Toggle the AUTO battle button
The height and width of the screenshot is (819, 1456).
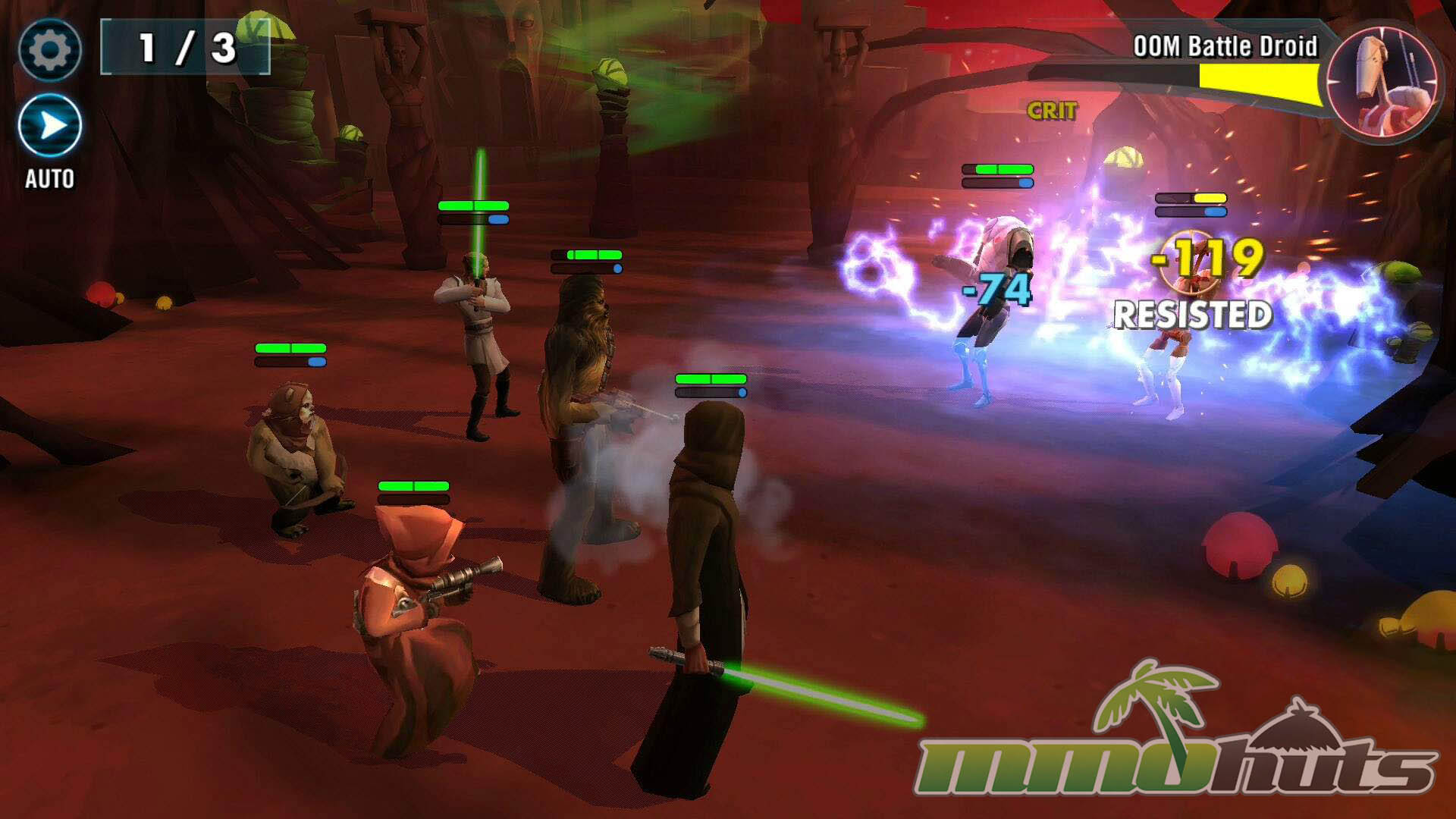(x=50, y=126)
